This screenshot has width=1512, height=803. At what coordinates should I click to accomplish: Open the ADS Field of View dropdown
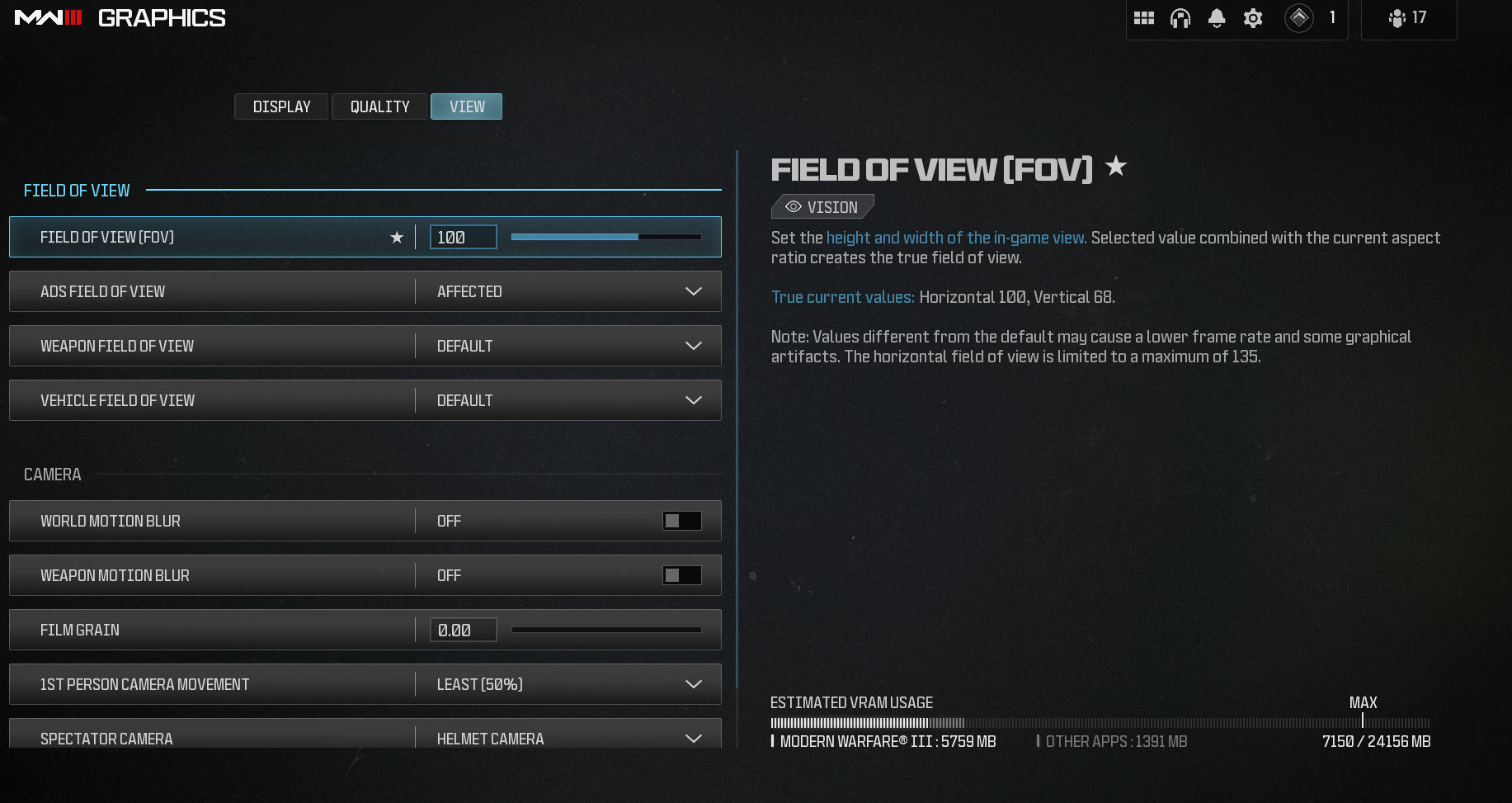(693, 291)
